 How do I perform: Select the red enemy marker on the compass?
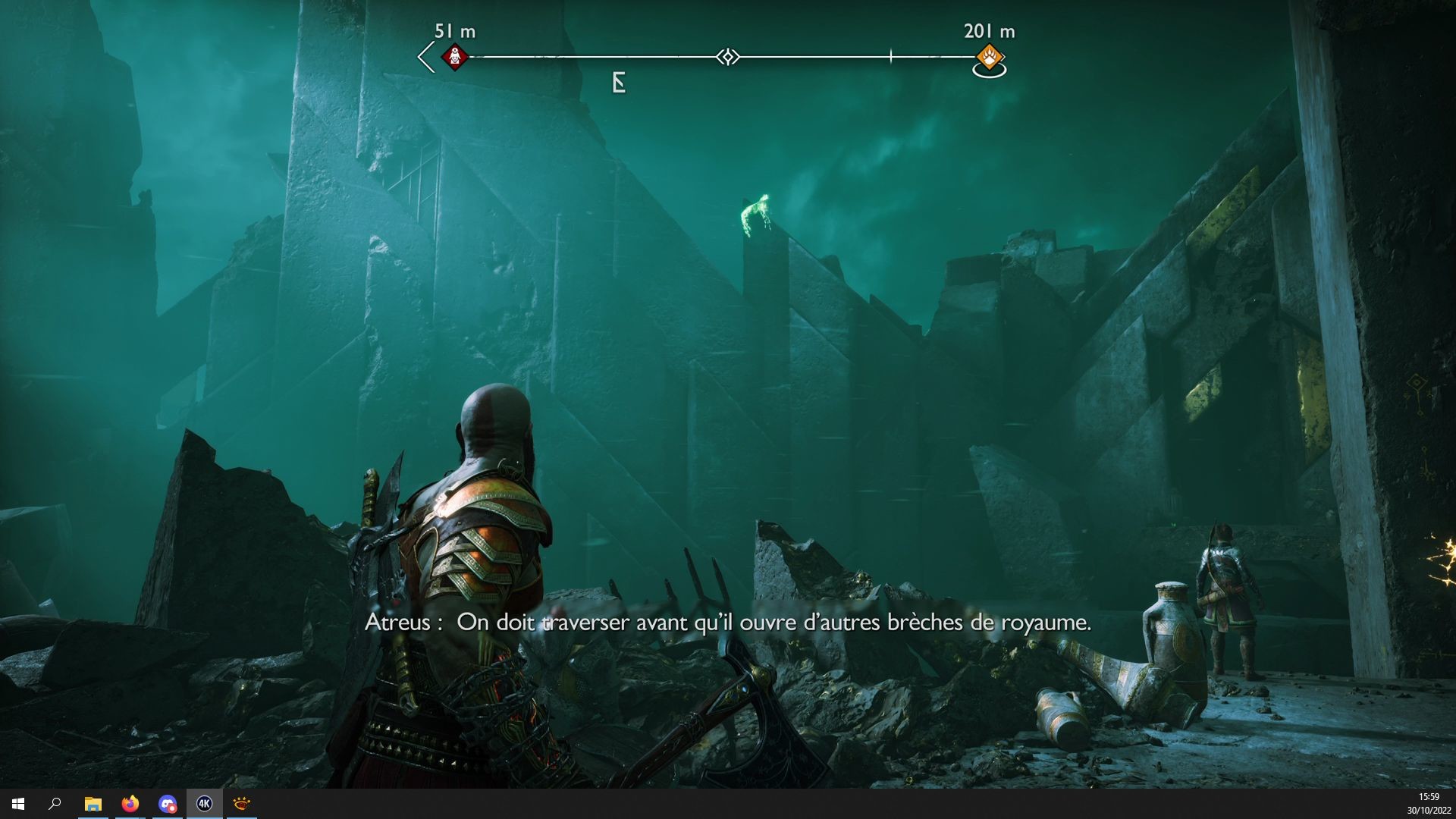coord(456,56)
